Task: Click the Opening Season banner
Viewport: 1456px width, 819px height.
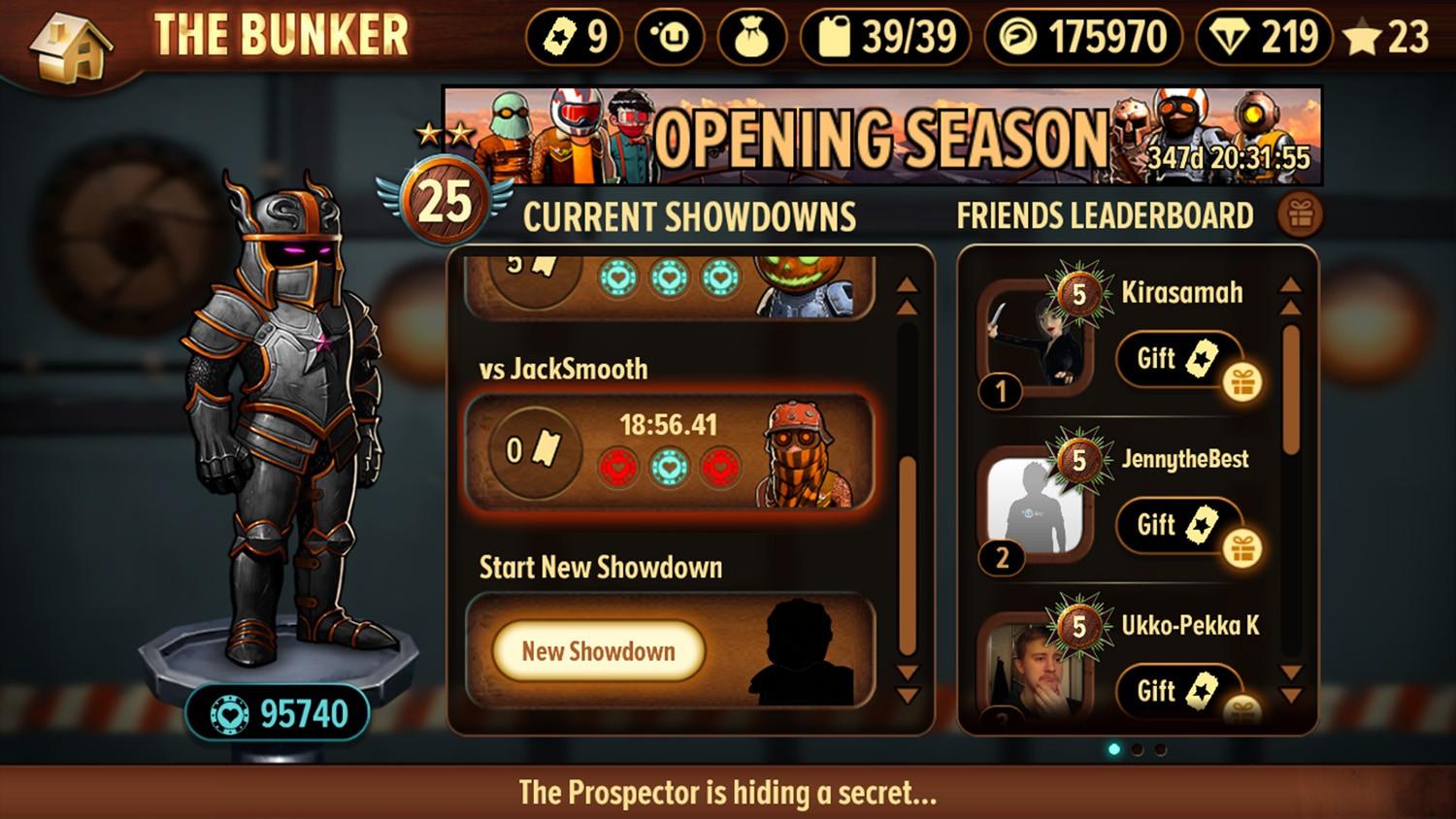Action: [x=881, y=136]
